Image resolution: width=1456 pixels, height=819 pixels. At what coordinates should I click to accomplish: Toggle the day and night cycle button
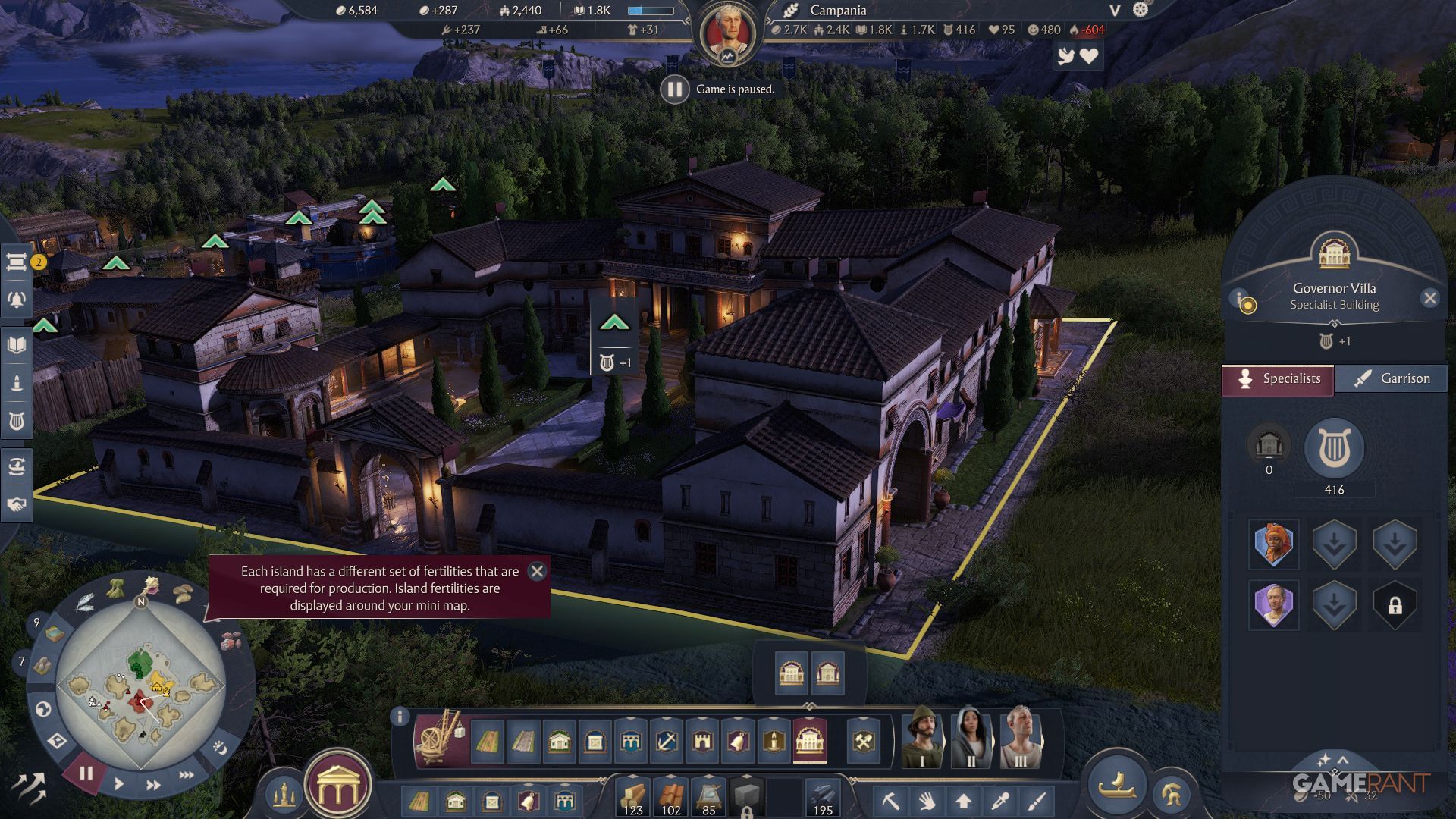click(x=220, y=748)
